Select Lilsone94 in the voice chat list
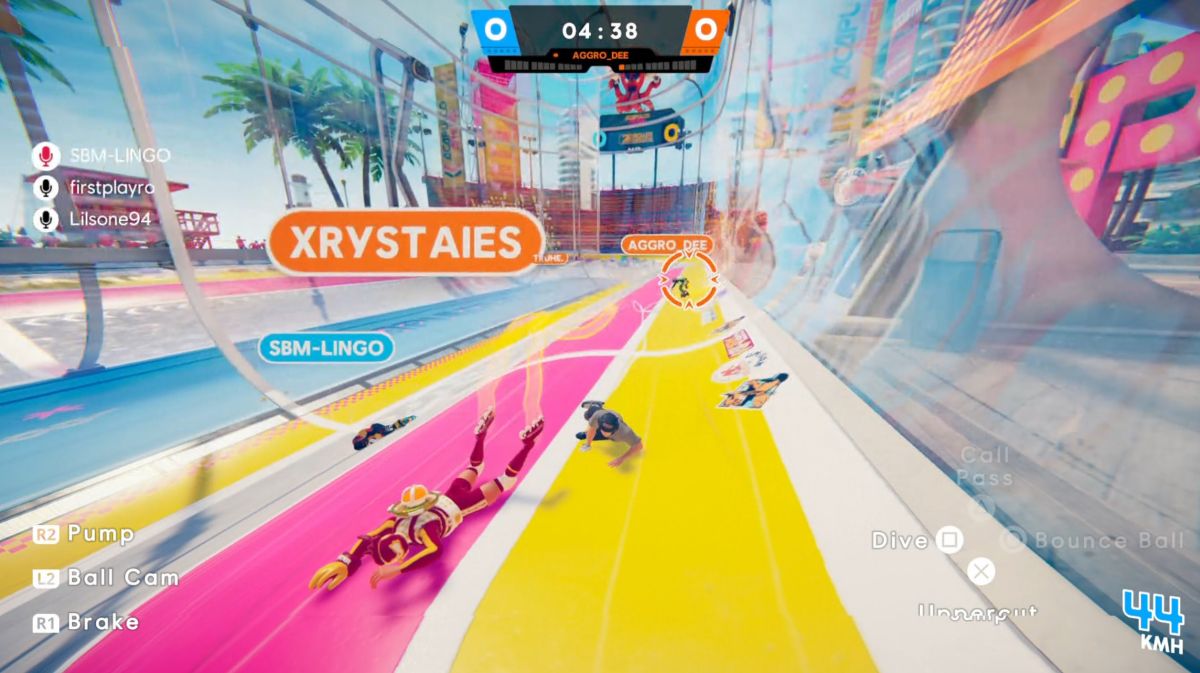This screenshot has height=673, width=1200. click(x=110, y=219)
